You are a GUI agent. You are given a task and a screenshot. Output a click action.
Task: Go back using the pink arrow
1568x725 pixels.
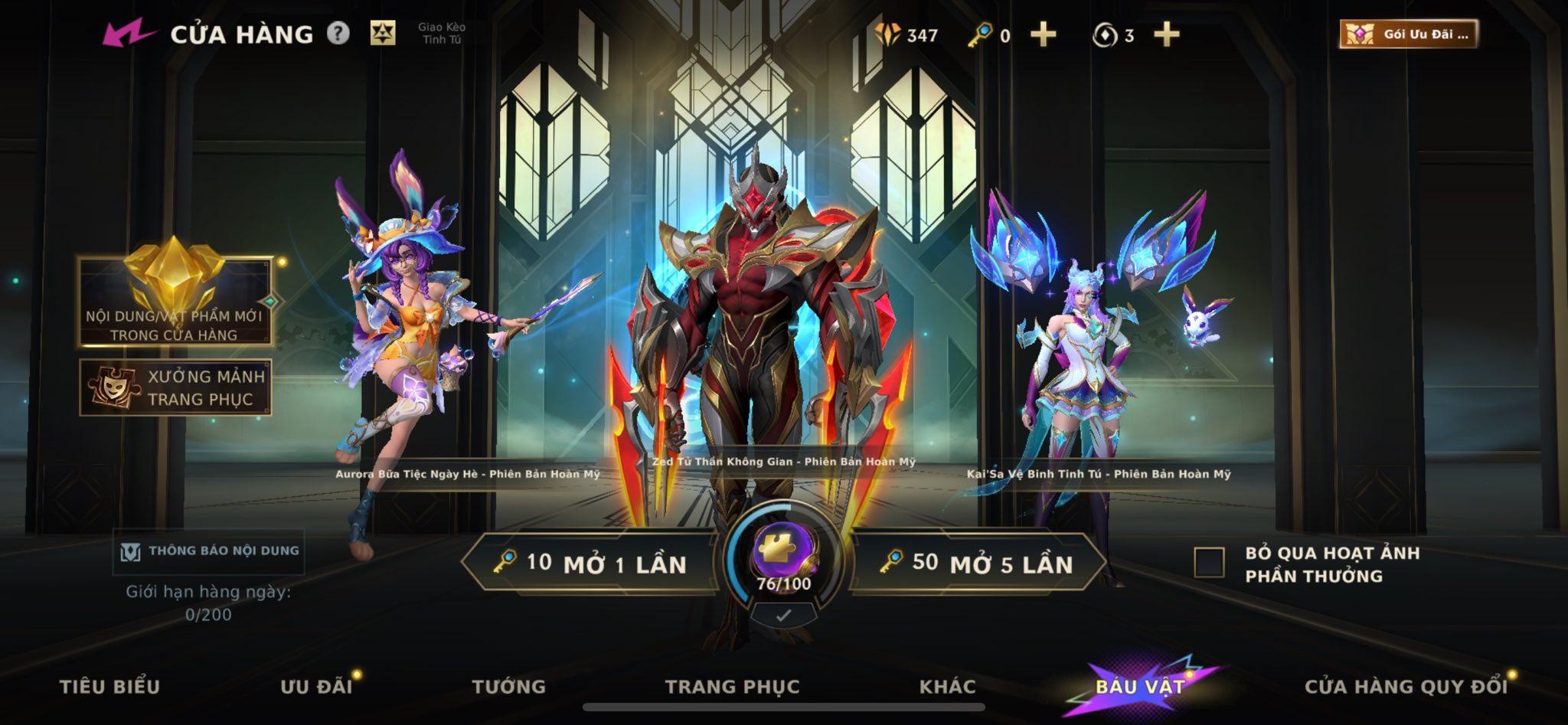(x=128, y=34)
